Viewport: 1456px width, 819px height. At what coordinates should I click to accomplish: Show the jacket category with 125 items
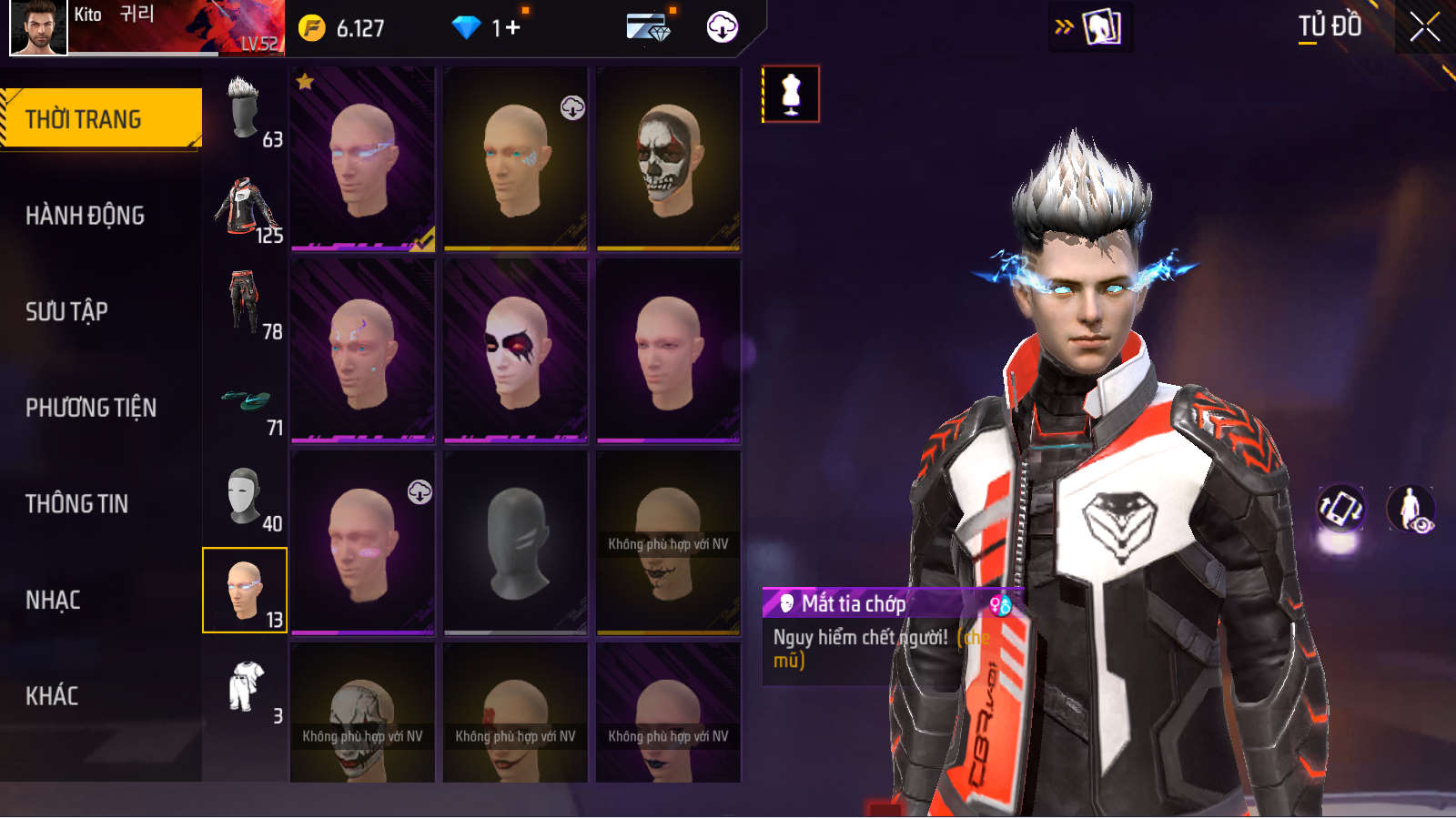coord(244,207)
